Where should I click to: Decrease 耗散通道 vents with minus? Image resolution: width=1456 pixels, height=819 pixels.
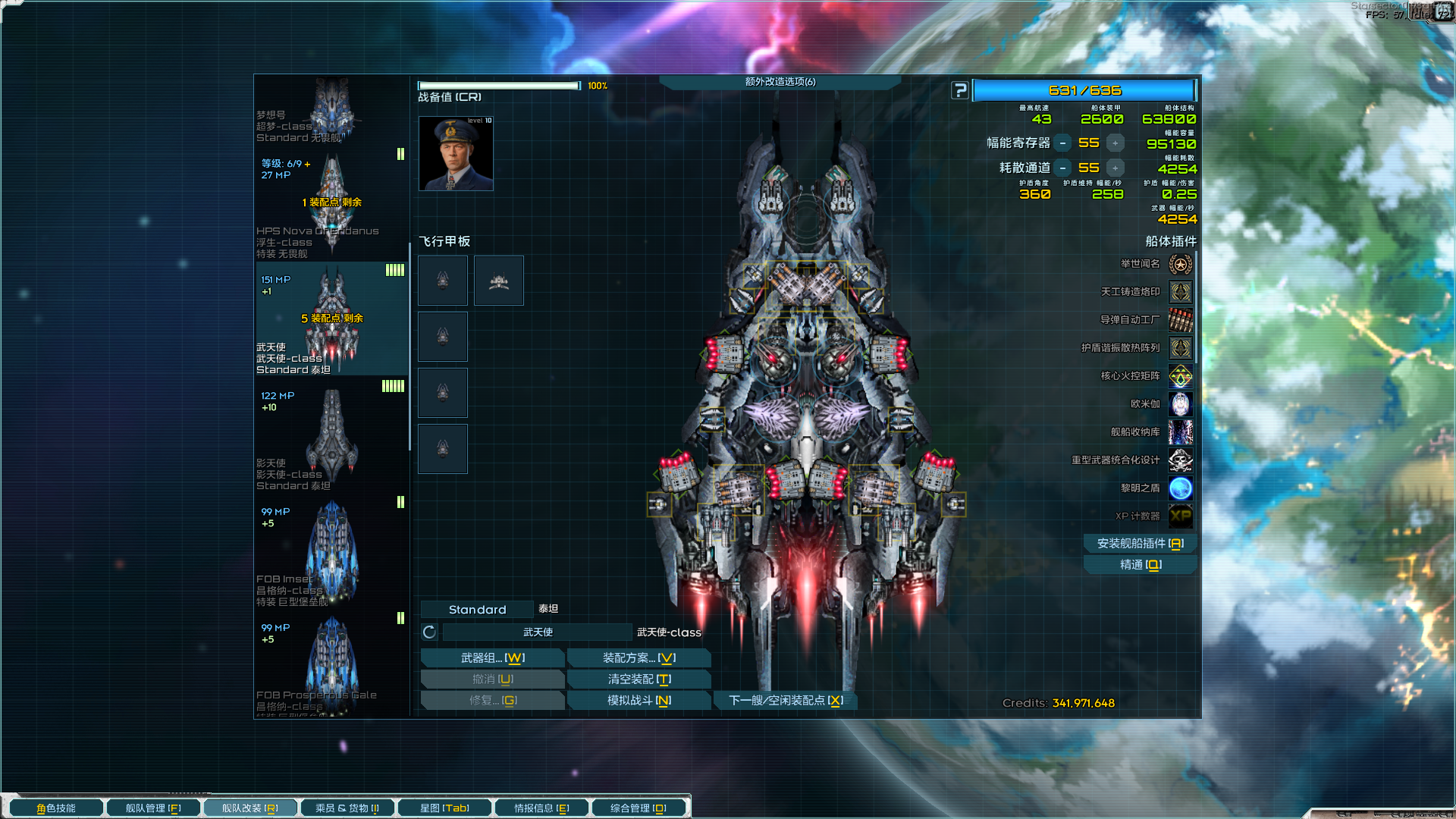tap(1063, 168)
